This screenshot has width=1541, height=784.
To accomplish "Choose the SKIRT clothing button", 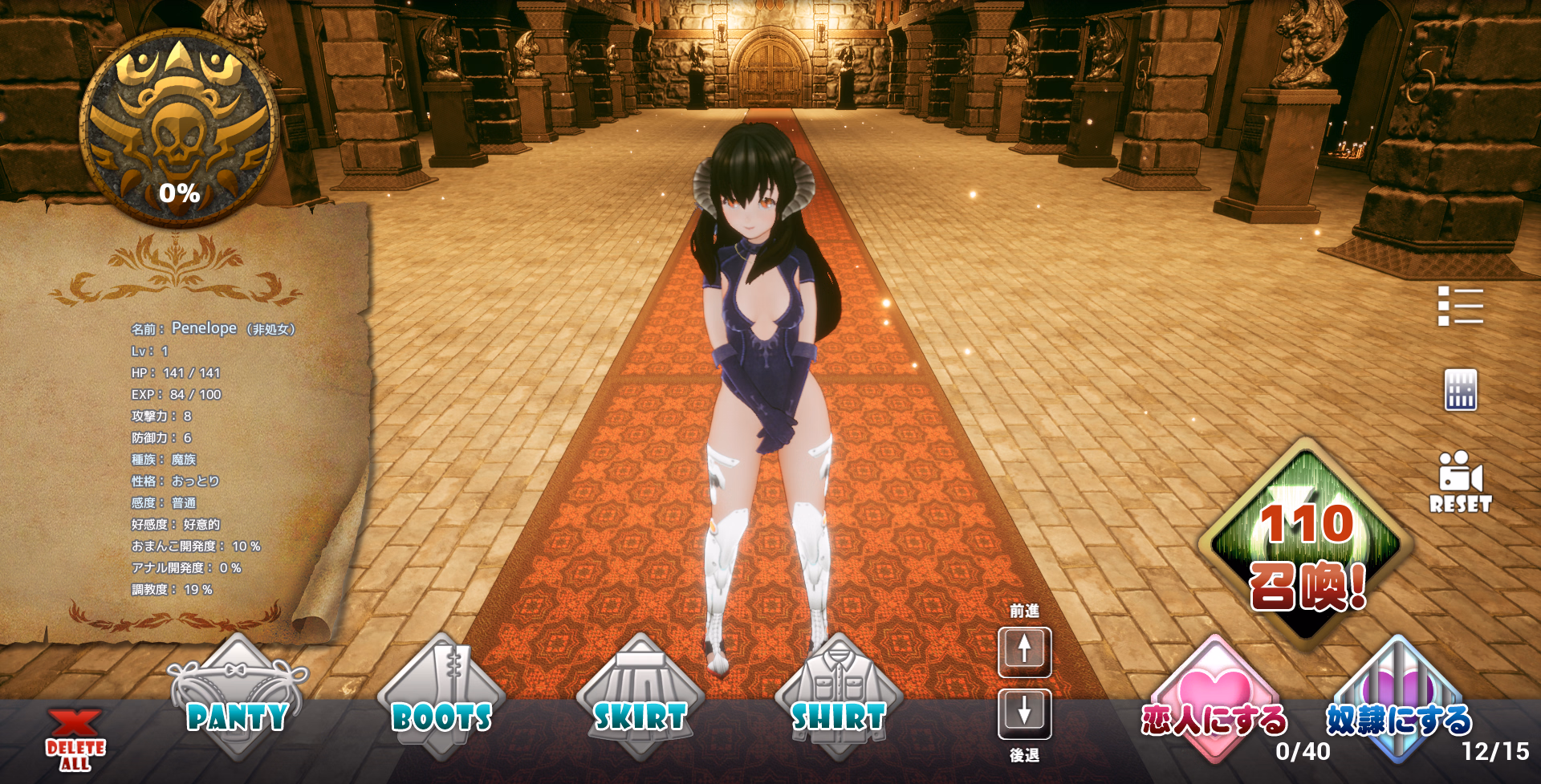I will click(x=640, y=700).
